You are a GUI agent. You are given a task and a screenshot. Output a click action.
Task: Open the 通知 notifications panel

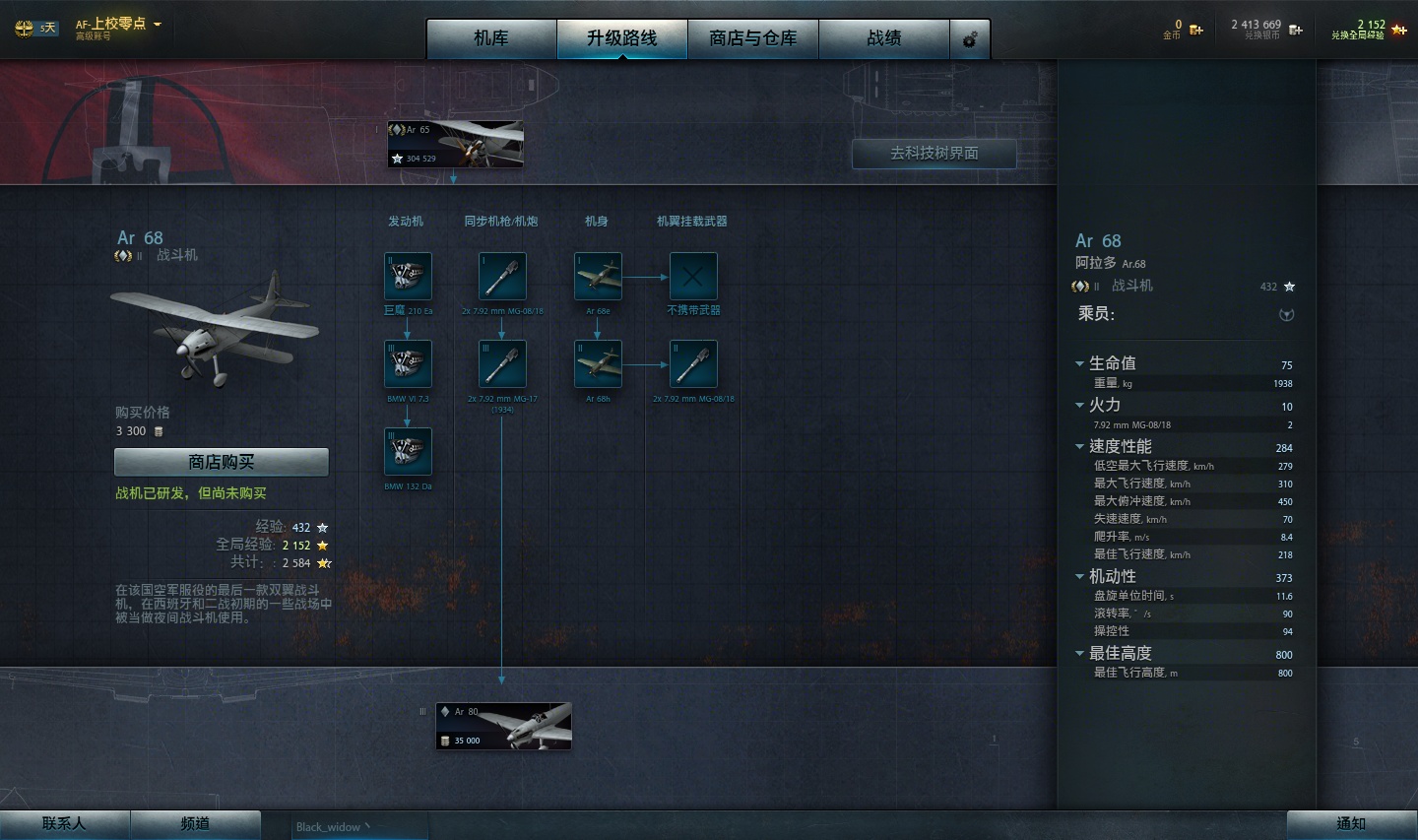(x=1350, y=824)
